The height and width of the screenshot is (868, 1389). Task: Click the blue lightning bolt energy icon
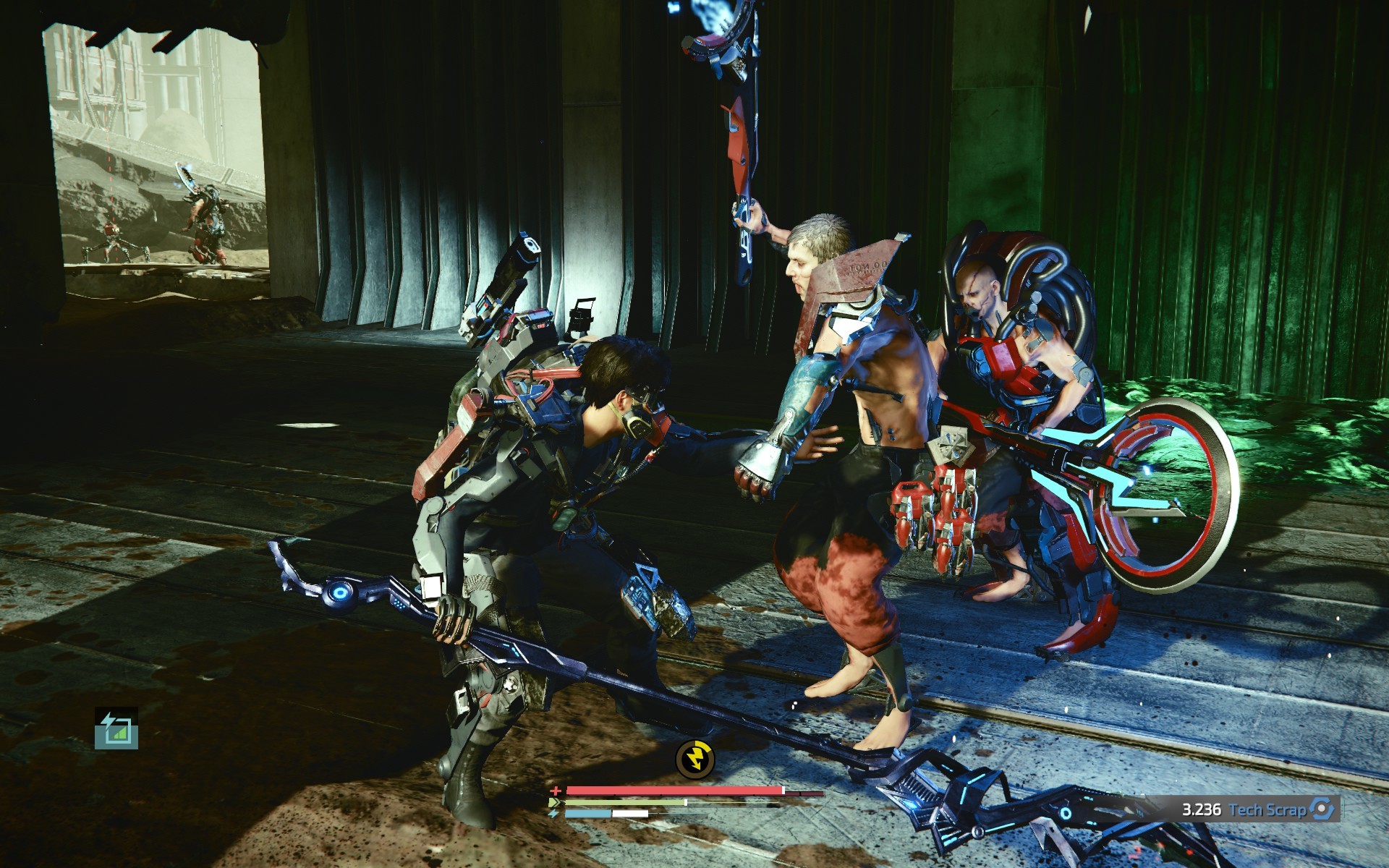(554, 814)
